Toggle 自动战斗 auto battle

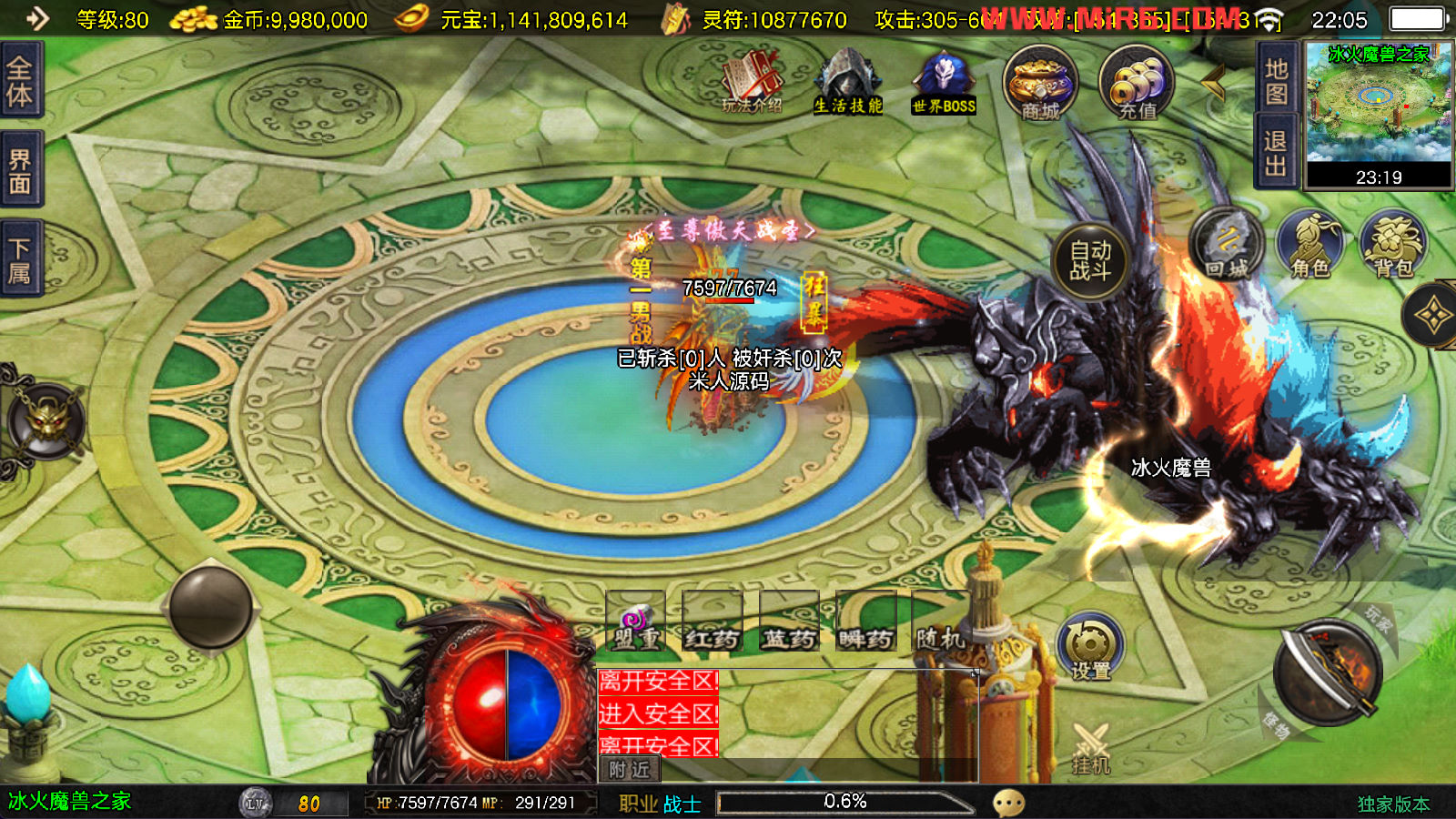tap(1090, 260)
